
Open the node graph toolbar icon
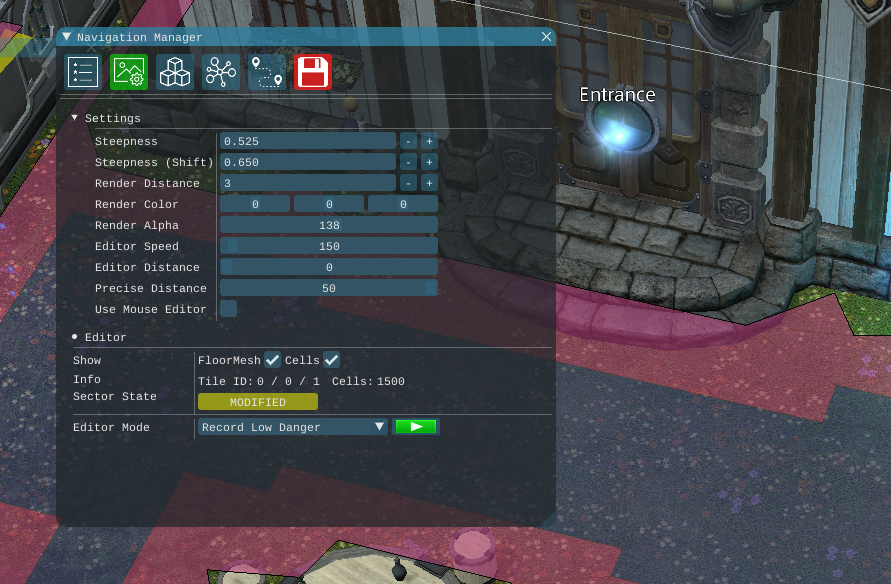click(x=220, y=72)
